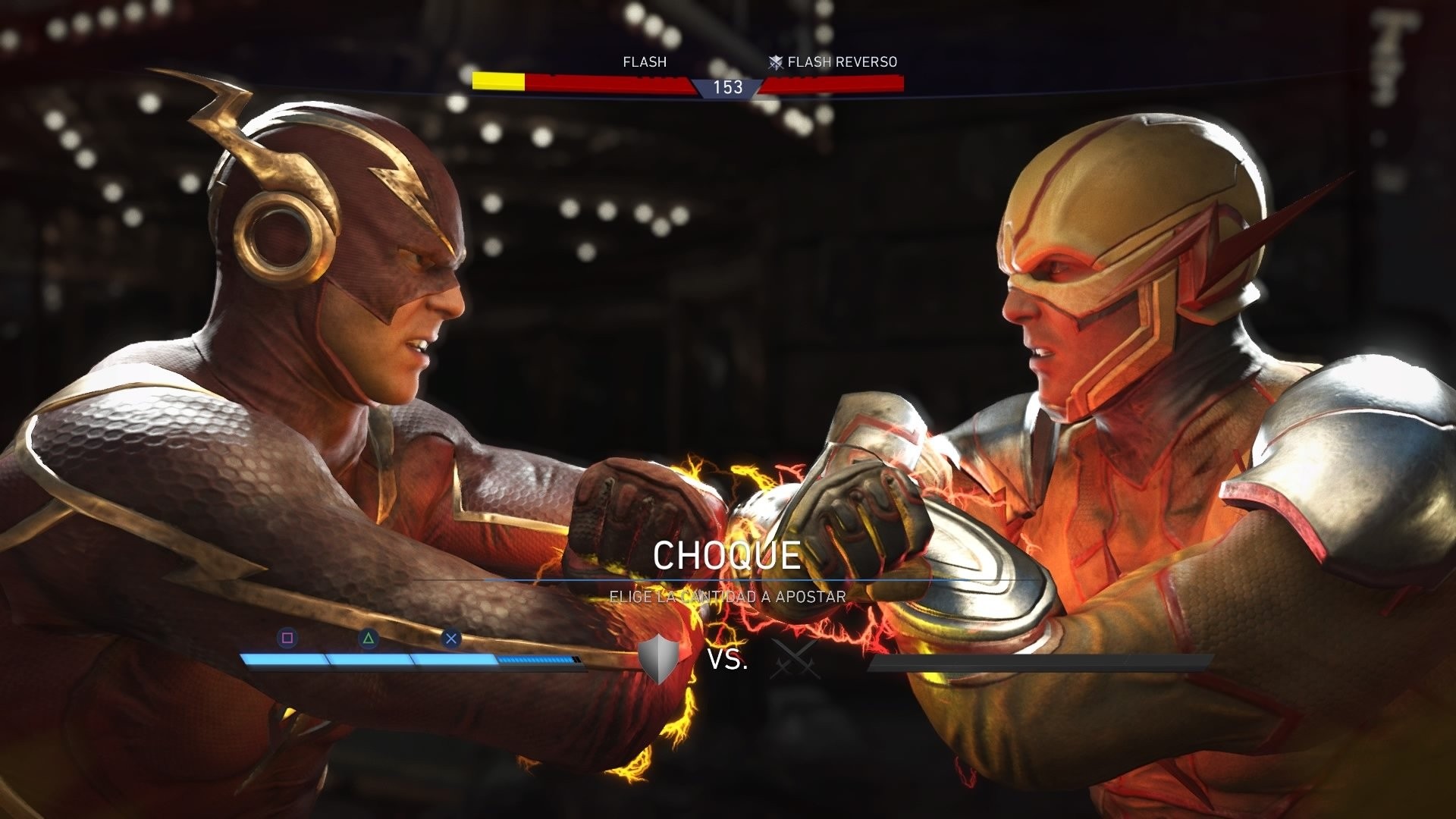Select the FLASH nameplate

point(644,61)
